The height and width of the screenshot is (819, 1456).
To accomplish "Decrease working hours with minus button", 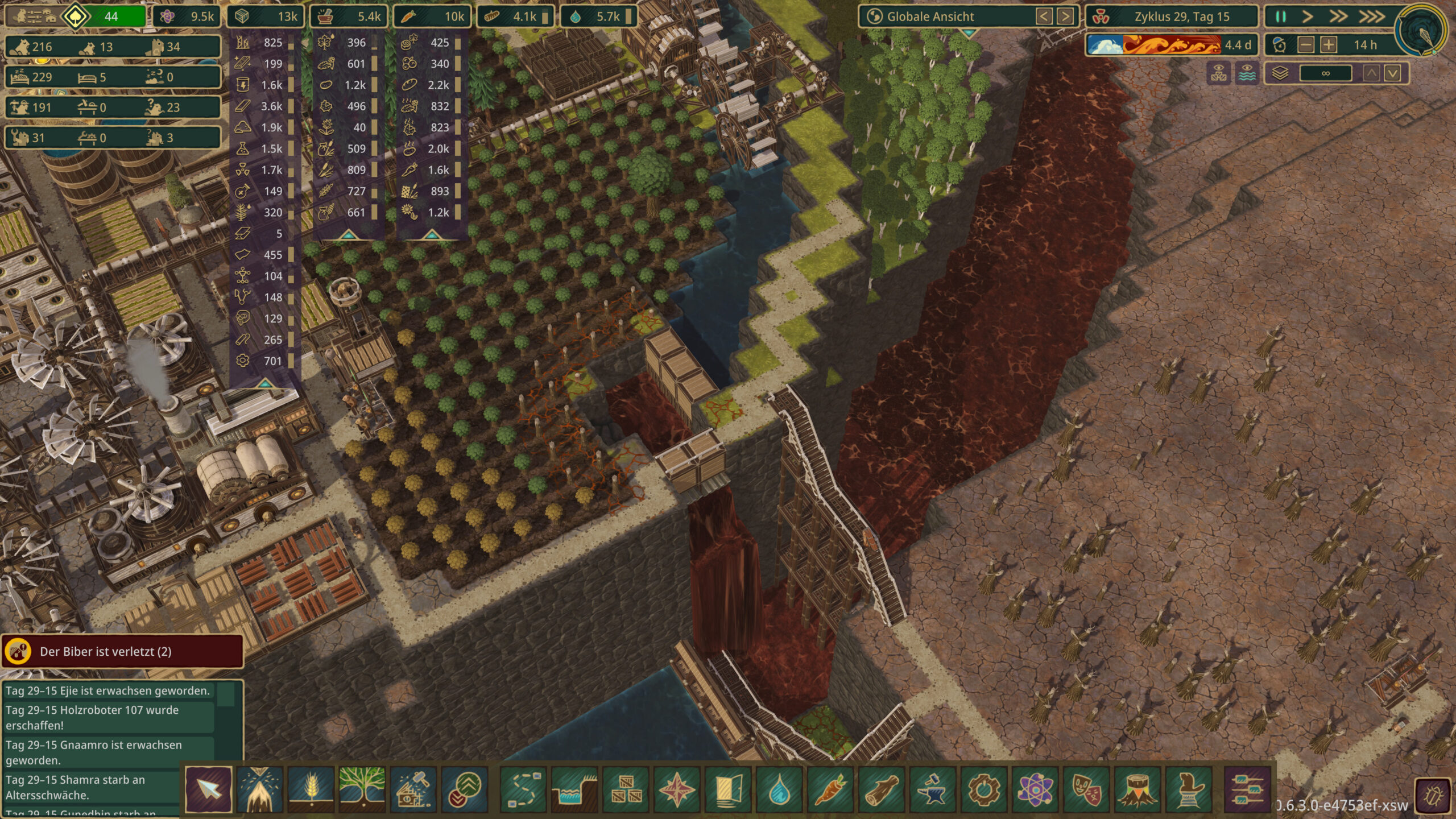I will point(1306,45).
